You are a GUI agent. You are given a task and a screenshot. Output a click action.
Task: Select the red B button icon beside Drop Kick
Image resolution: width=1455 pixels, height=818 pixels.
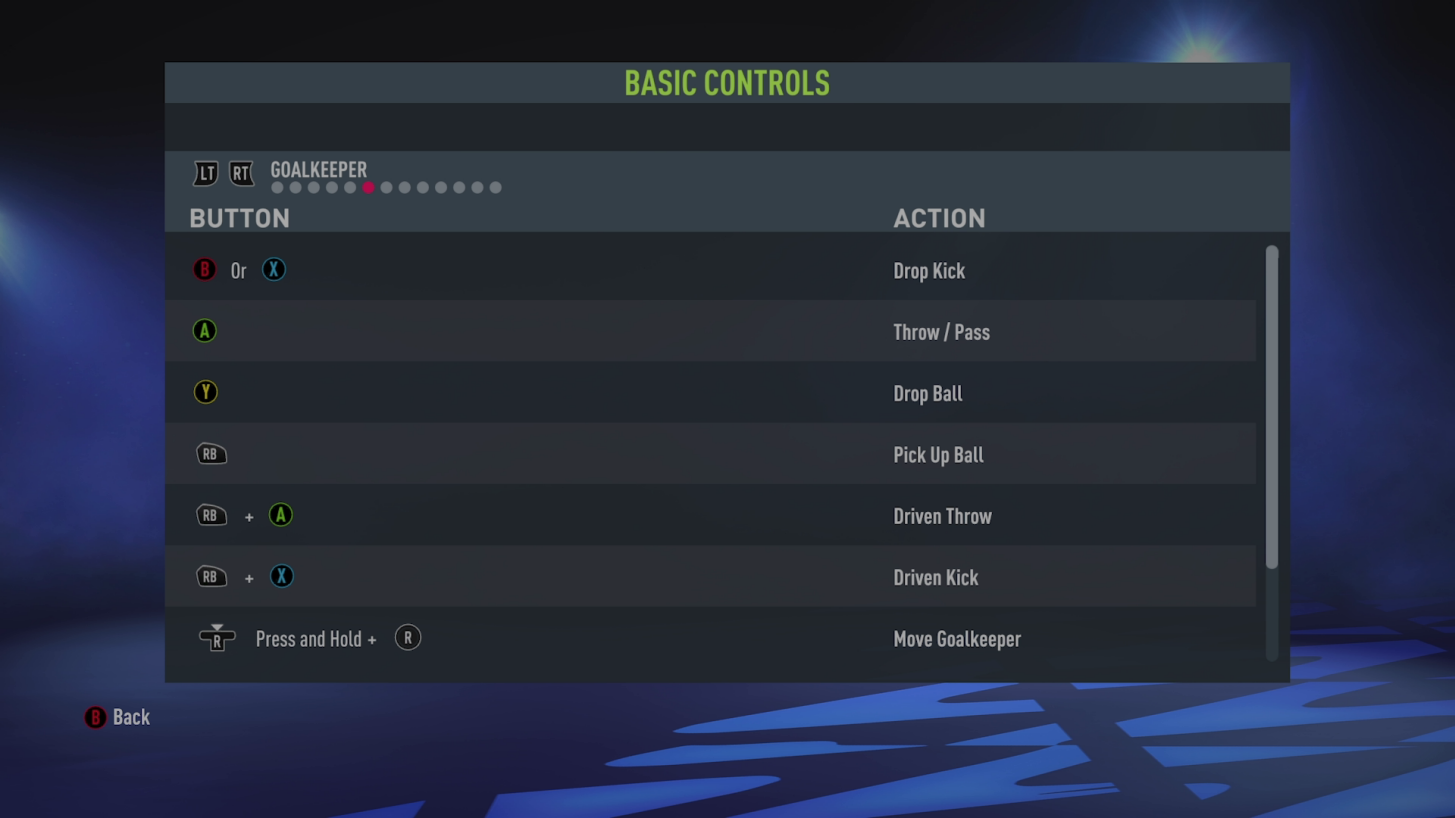tap(204, 270)
